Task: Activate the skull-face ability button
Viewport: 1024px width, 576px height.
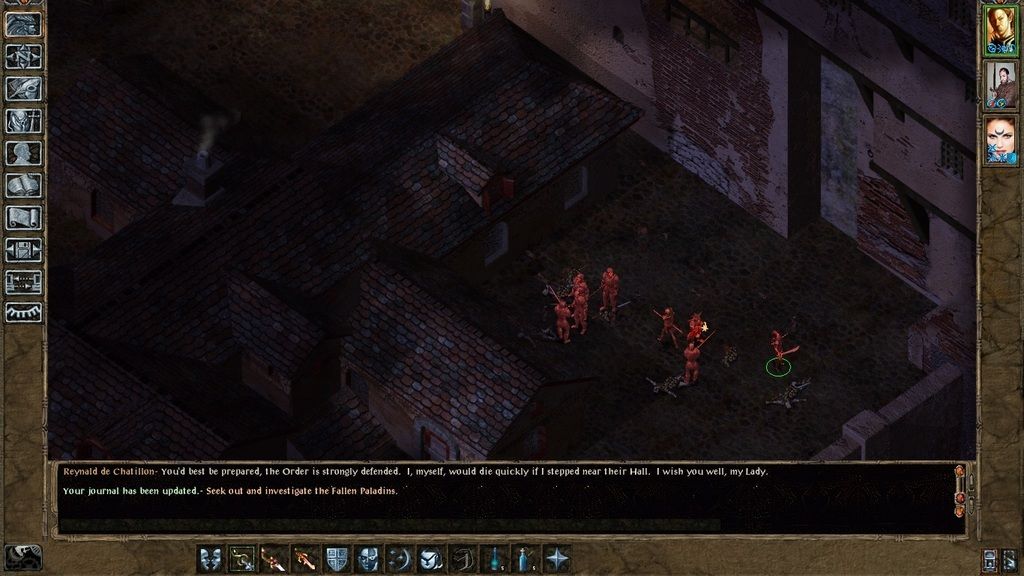Action: [x=369, y=559]
